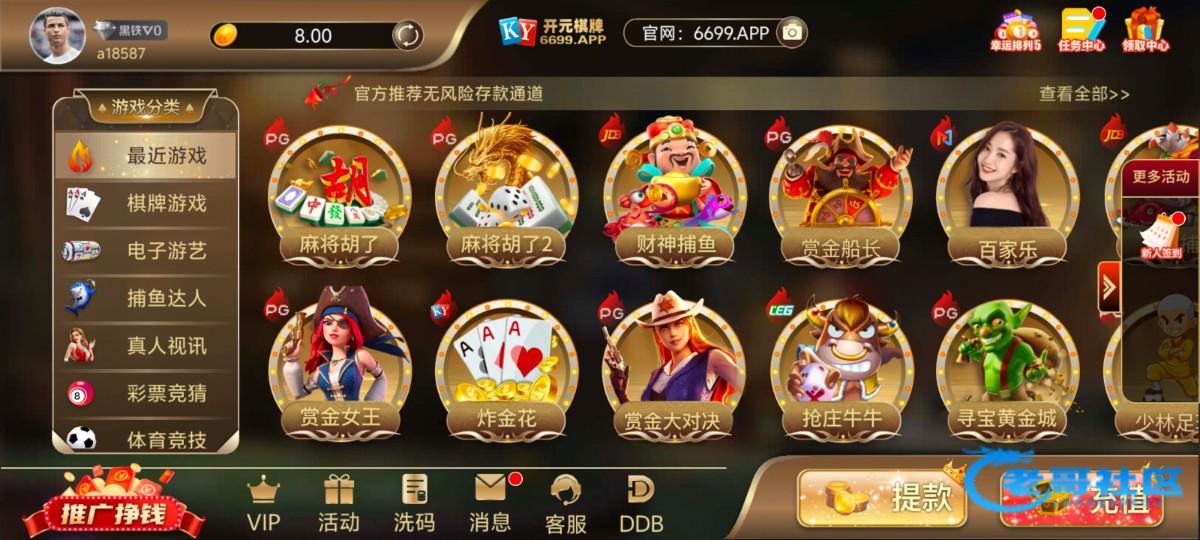
Task: Open the VIP menu
Action: 263,503
